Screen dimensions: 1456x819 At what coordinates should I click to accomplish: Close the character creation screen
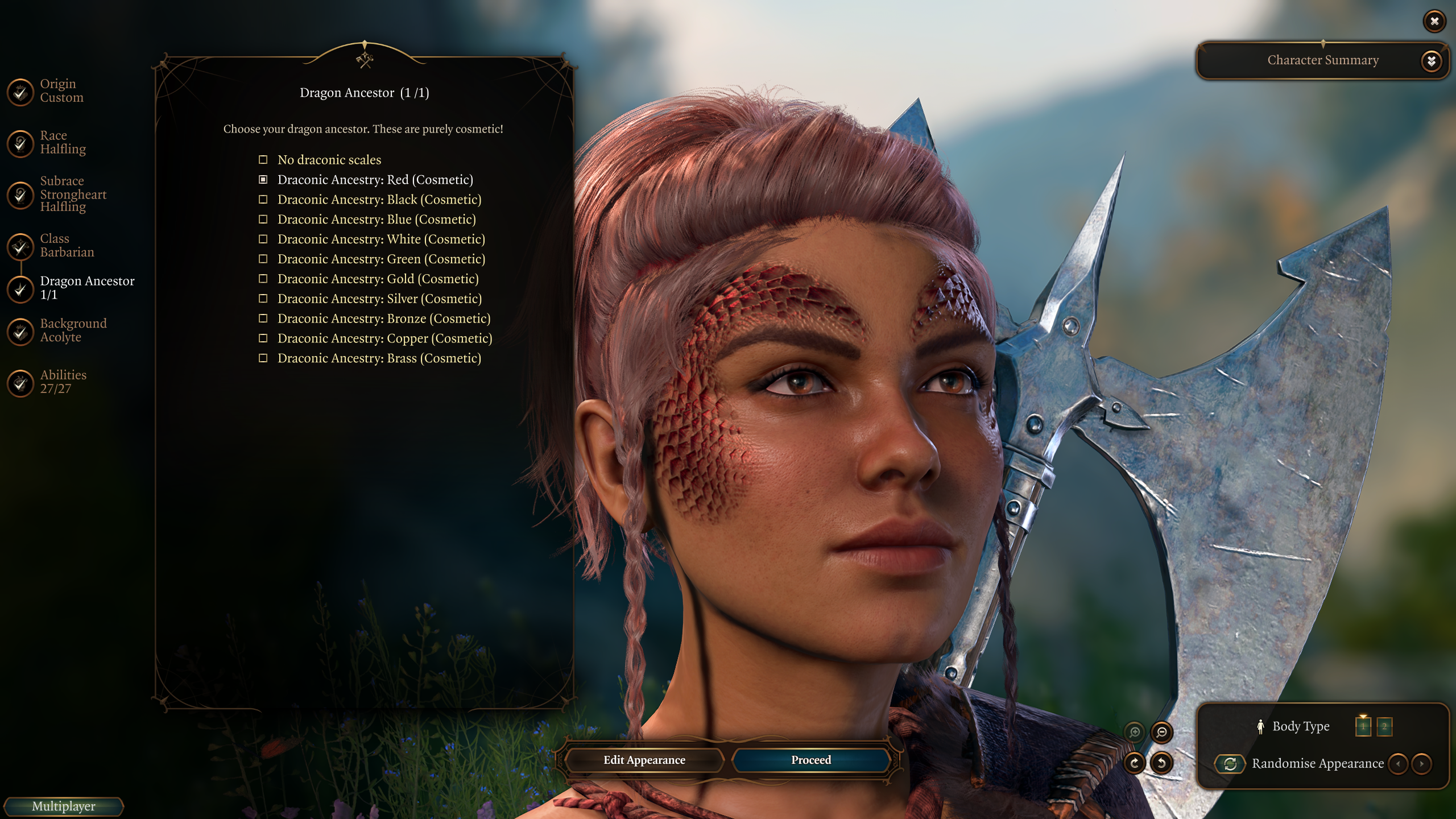1434,22
